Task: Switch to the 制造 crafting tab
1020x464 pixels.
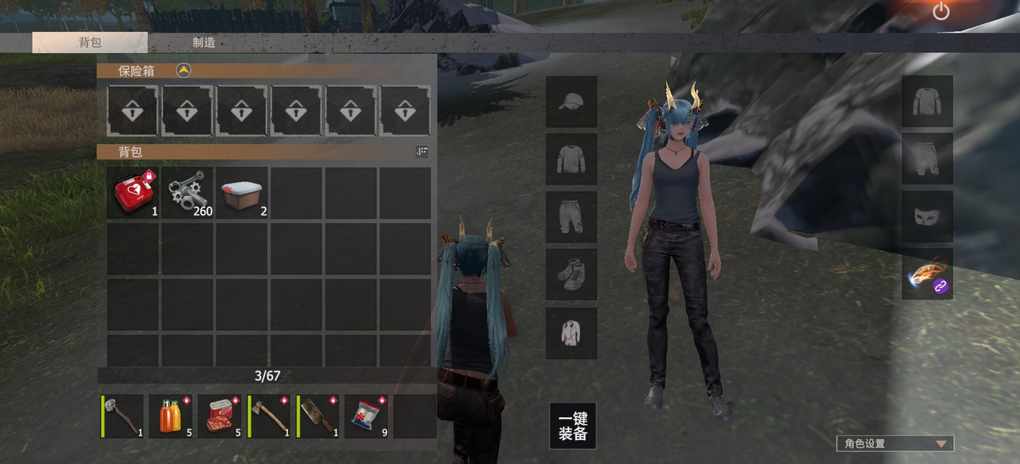Action: tap(204, 43)
